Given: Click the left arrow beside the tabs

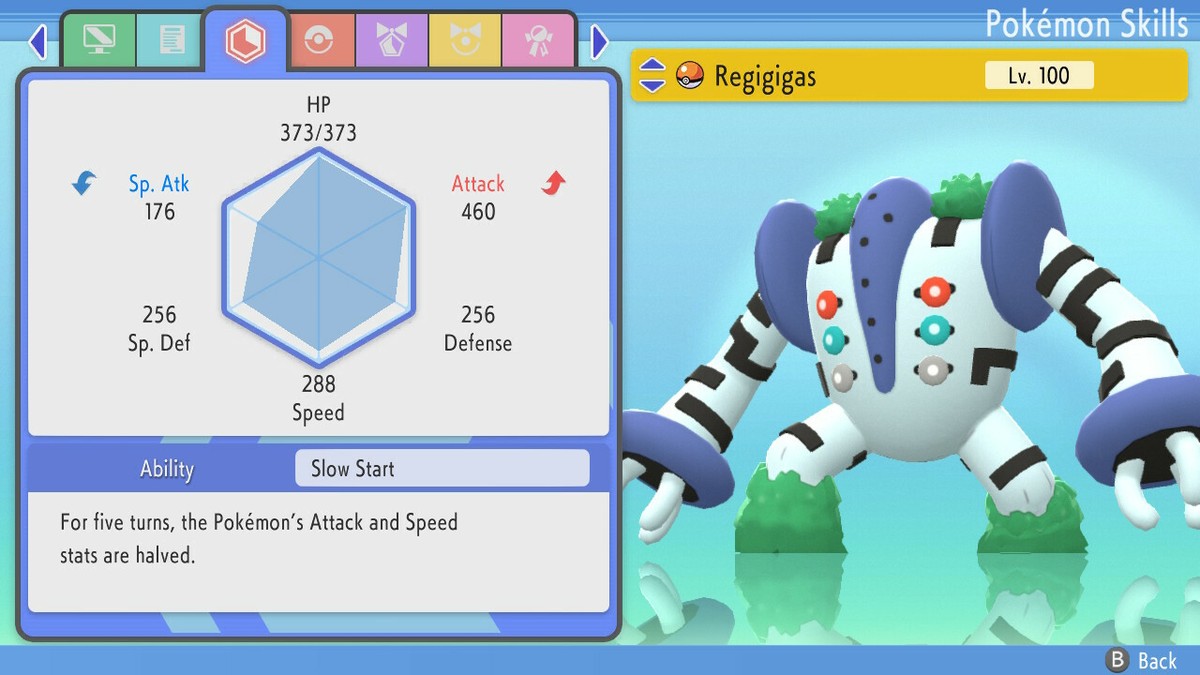Looking at the screenshot, I should 38,42.
